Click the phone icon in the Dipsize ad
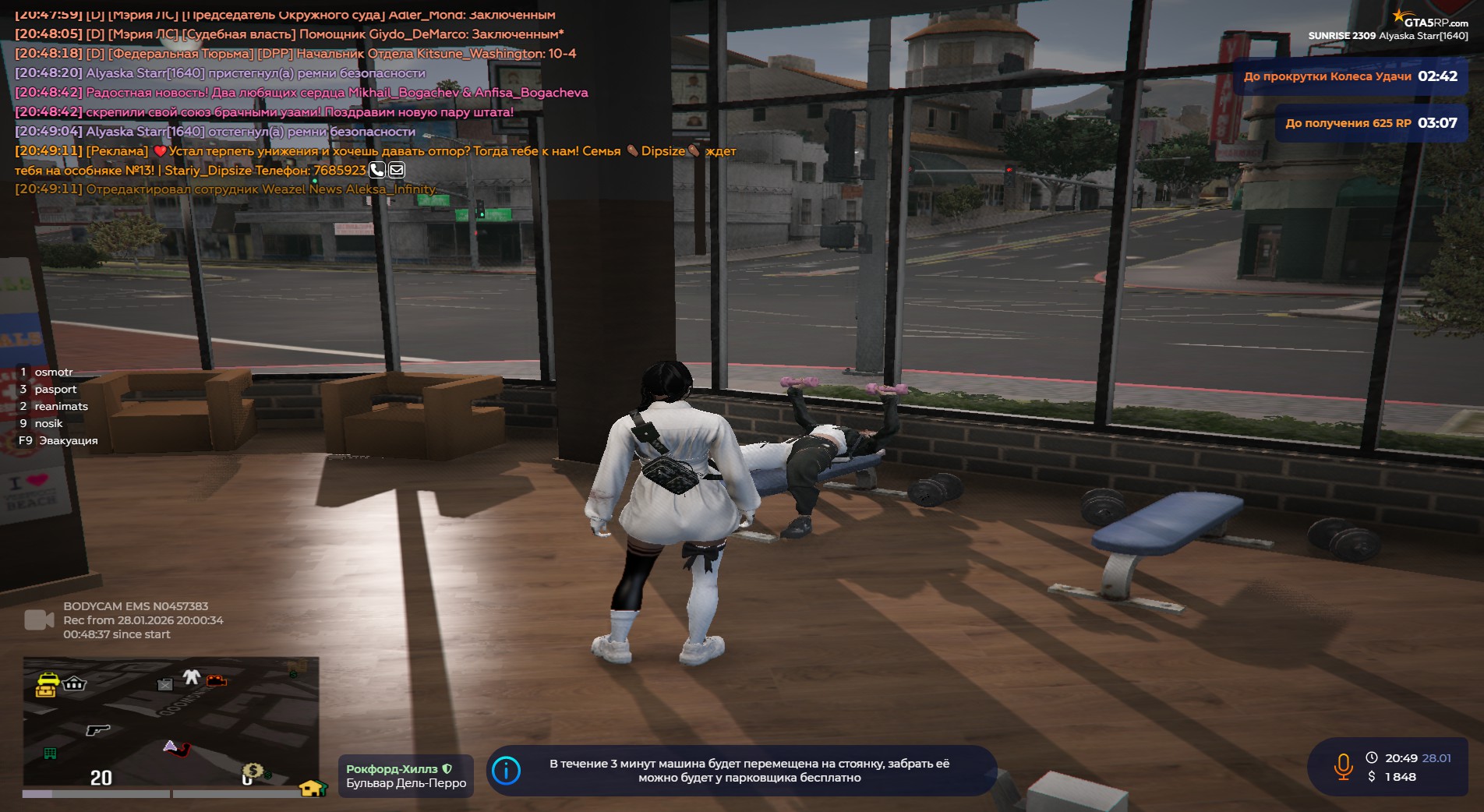The image size is (1484, 812). [x=377, y=170]
